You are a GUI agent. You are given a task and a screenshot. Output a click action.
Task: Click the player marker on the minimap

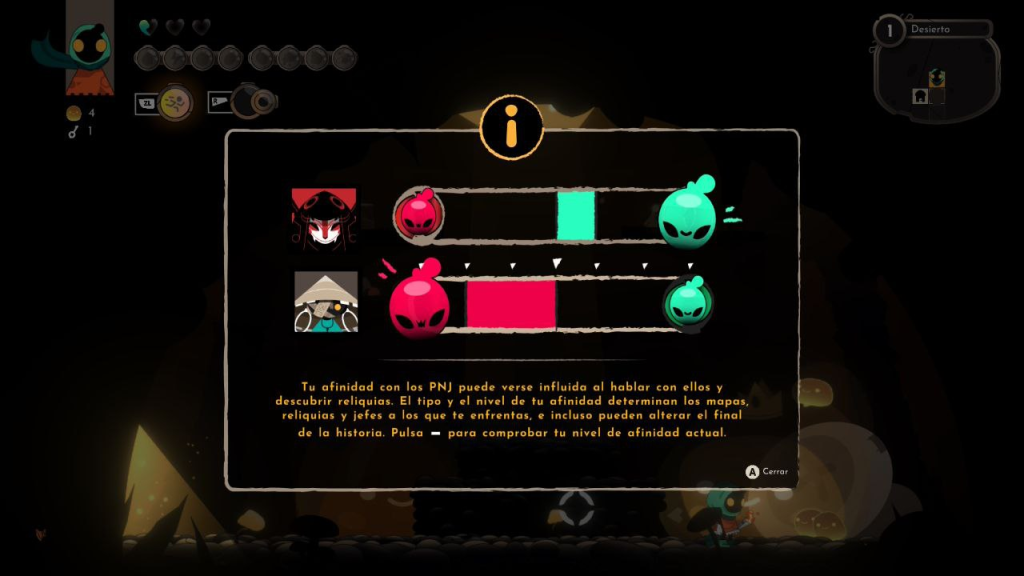tap(937, 78)
